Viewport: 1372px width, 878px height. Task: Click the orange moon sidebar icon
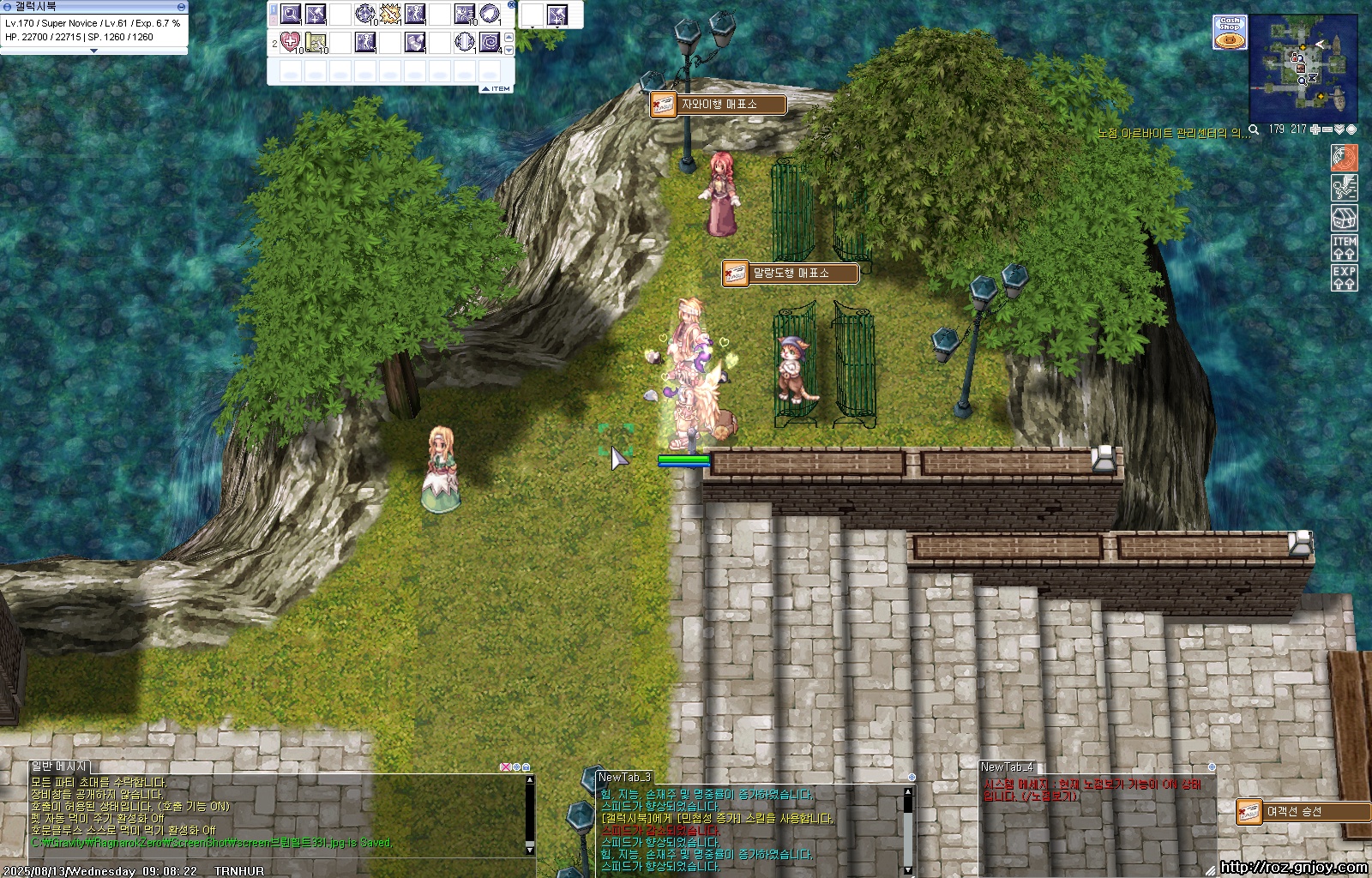(1344, 158)
